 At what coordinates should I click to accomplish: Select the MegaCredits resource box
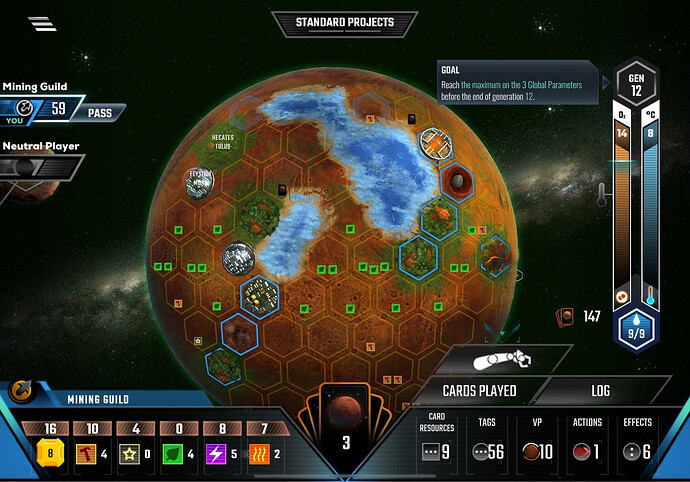(x=48, y=444)
